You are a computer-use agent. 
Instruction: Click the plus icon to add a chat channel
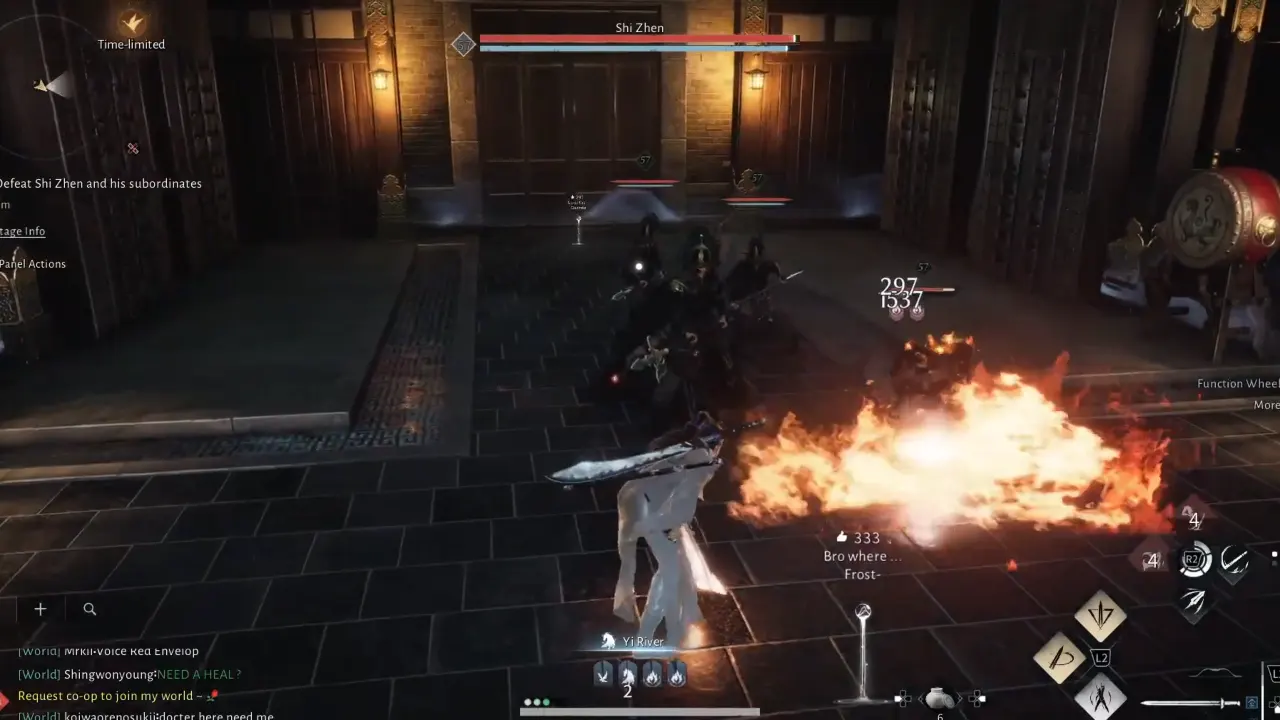click(x=40, y=608)
